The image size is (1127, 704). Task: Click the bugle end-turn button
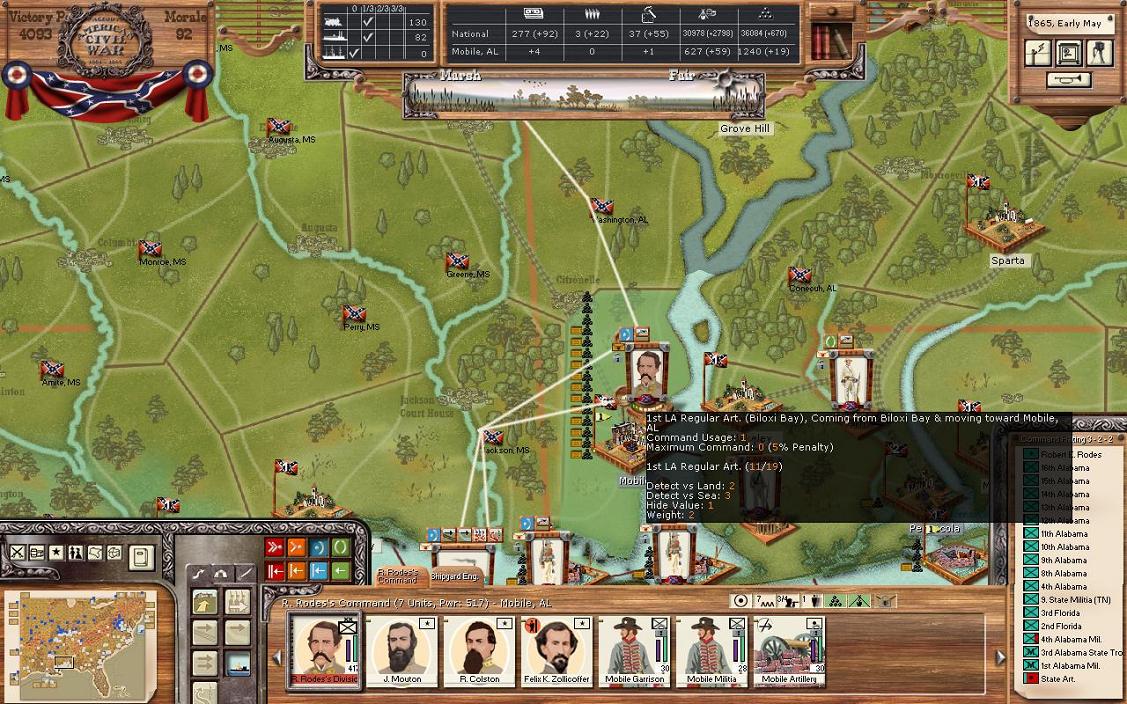(x=1069, y=80)
